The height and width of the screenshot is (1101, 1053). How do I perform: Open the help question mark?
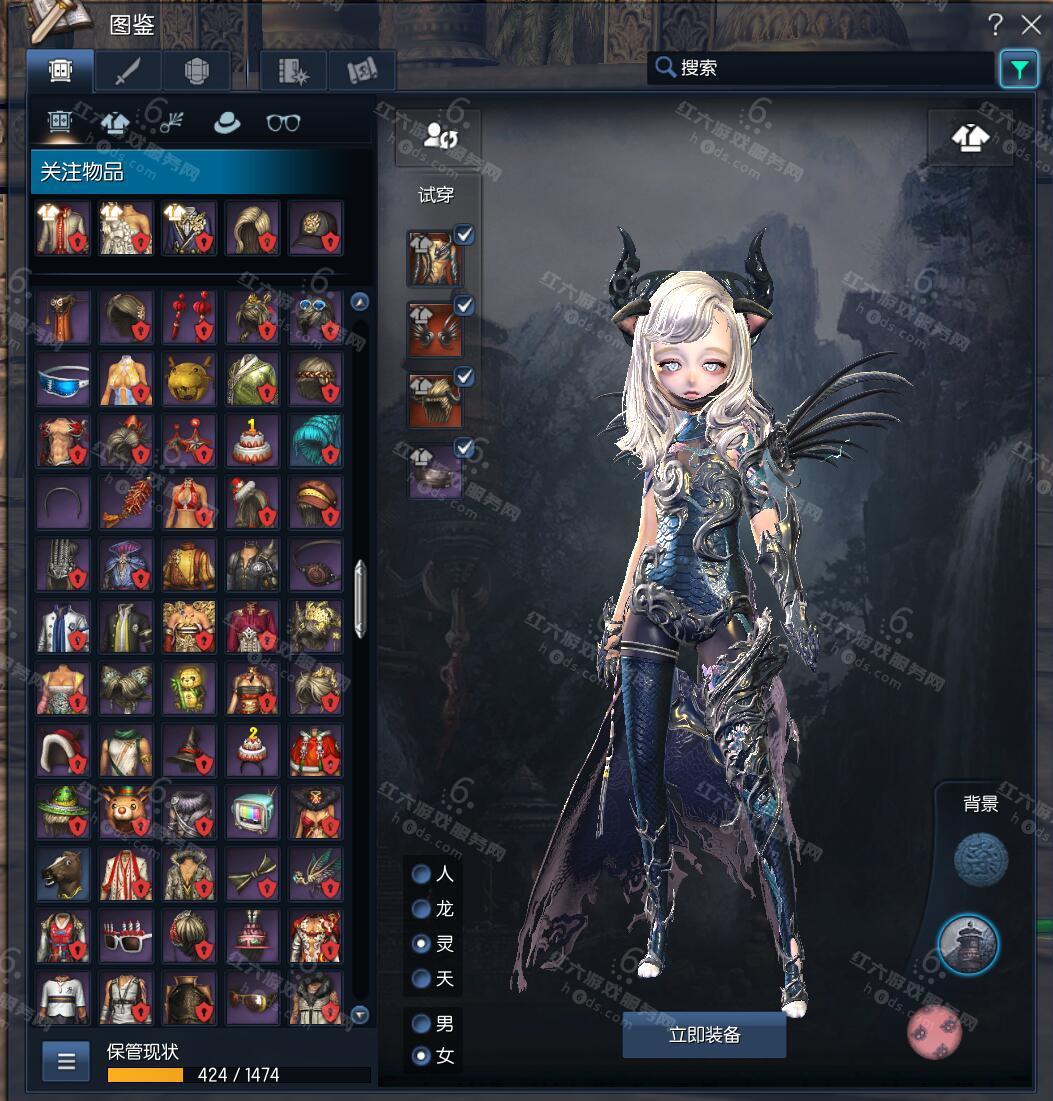(x=995, y=25)
